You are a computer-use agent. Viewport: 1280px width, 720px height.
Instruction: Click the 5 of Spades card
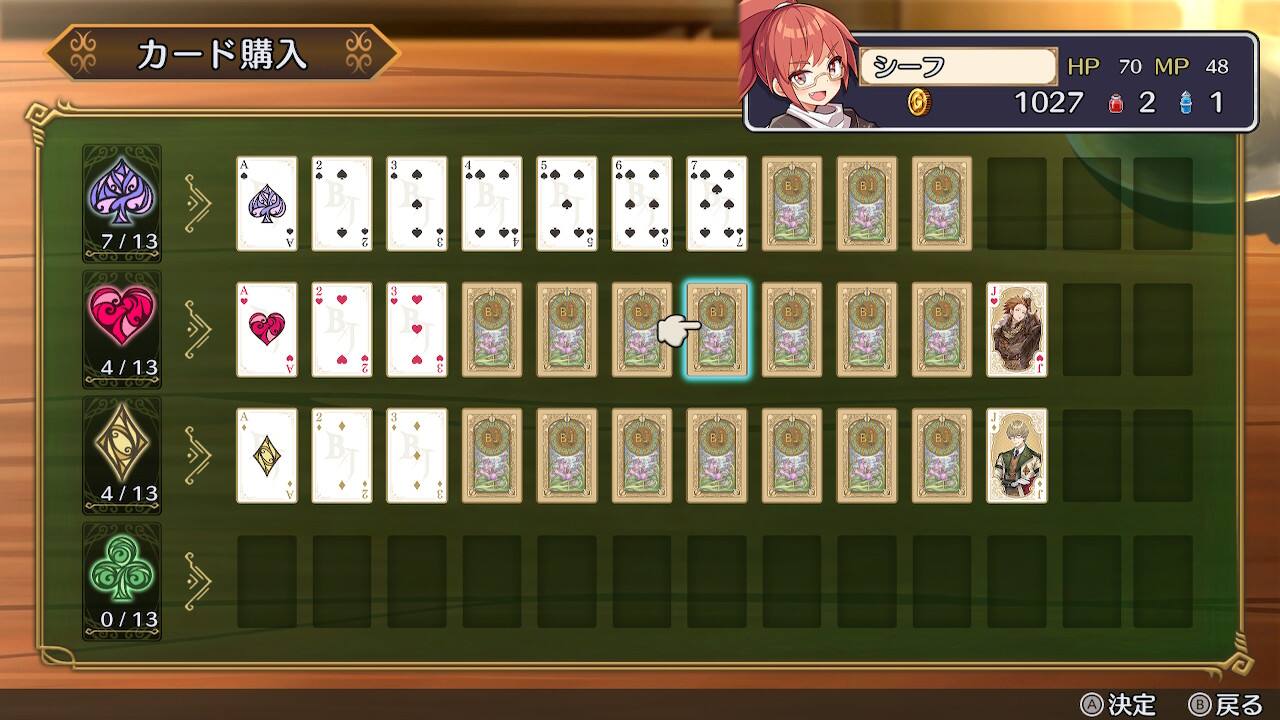(x=567, y=203)
